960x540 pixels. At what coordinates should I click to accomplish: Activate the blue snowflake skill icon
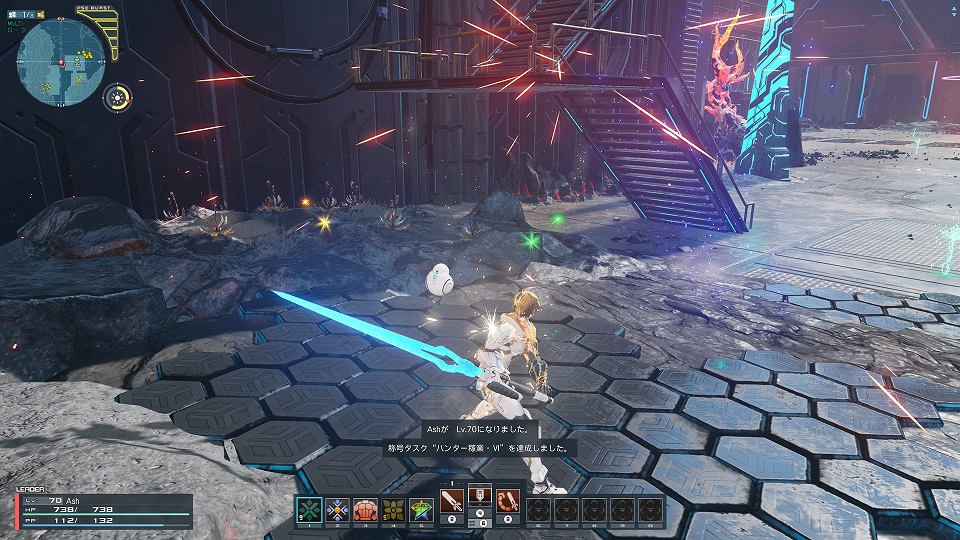pos(337,509)
